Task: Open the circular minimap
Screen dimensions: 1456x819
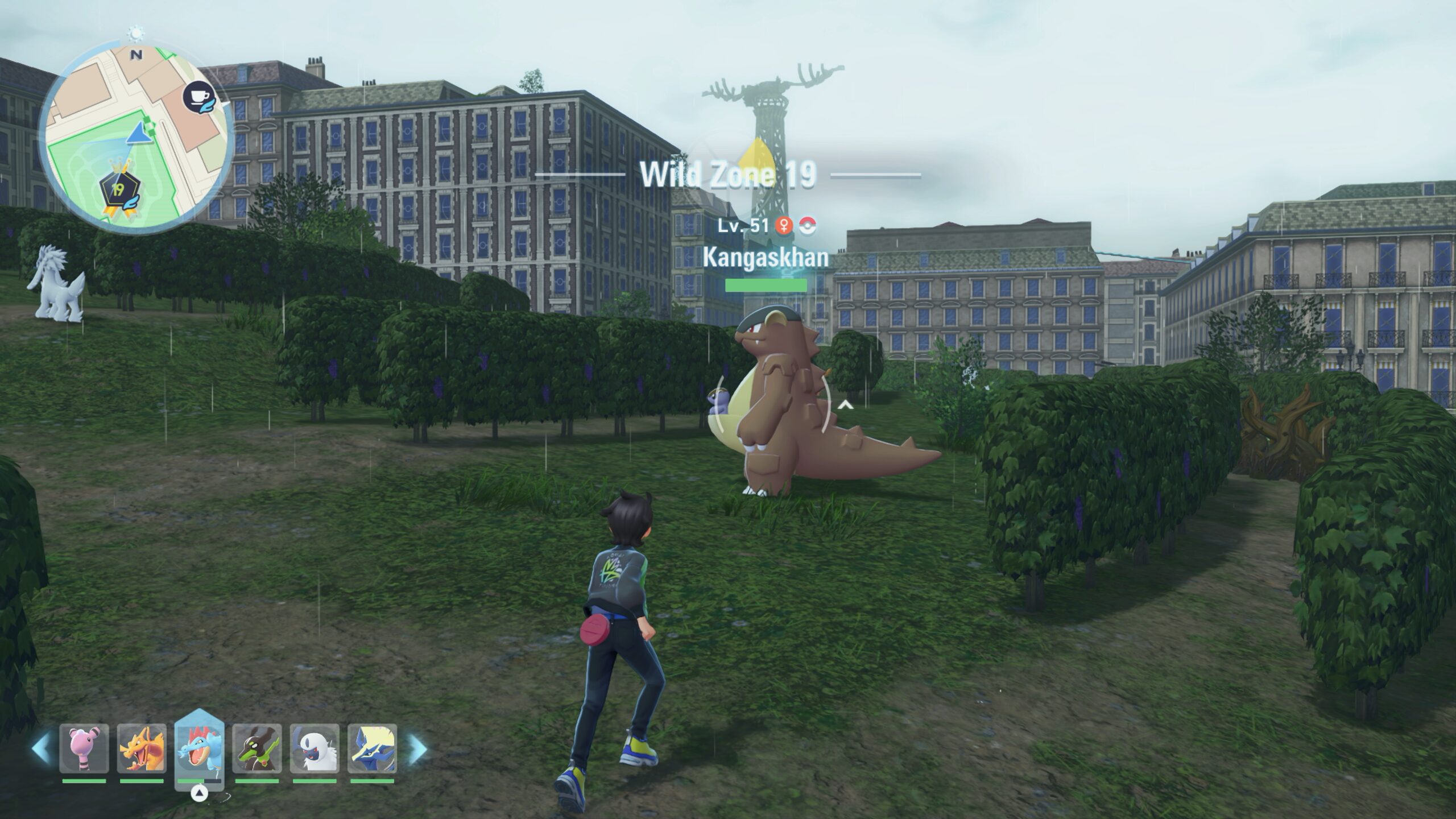Action: pyautogui.click(x=136, y=140)
